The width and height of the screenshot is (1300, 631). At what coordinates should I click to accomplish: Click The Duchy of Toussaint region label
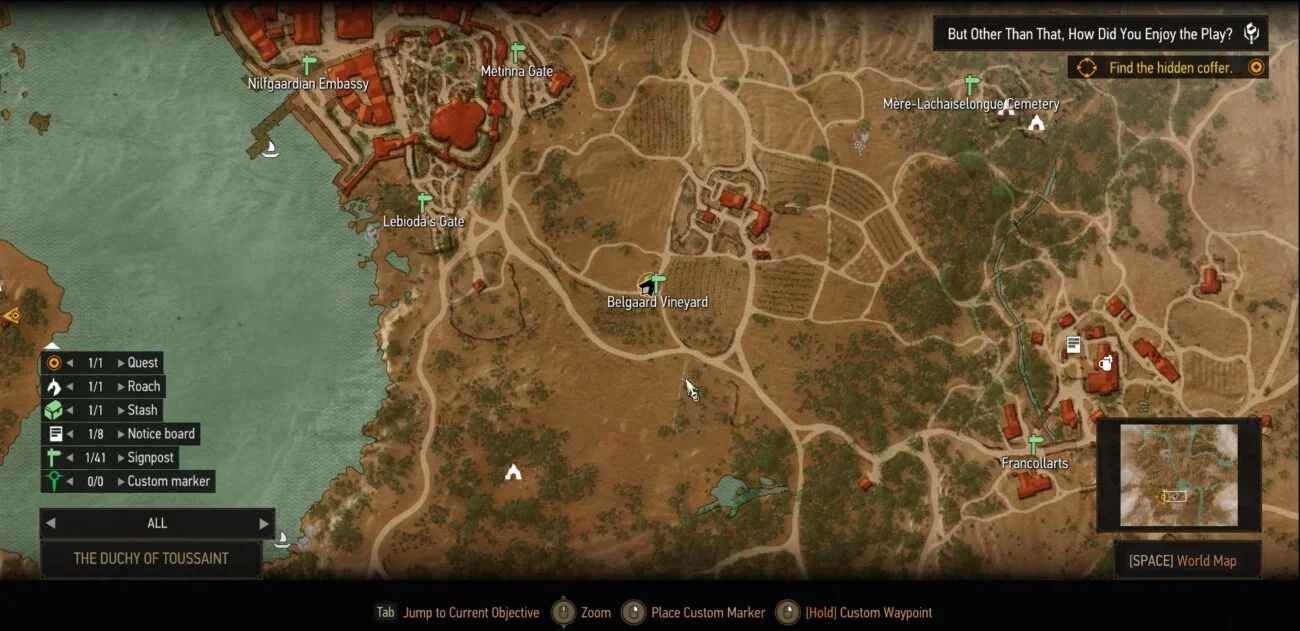[x=151, y=558]
